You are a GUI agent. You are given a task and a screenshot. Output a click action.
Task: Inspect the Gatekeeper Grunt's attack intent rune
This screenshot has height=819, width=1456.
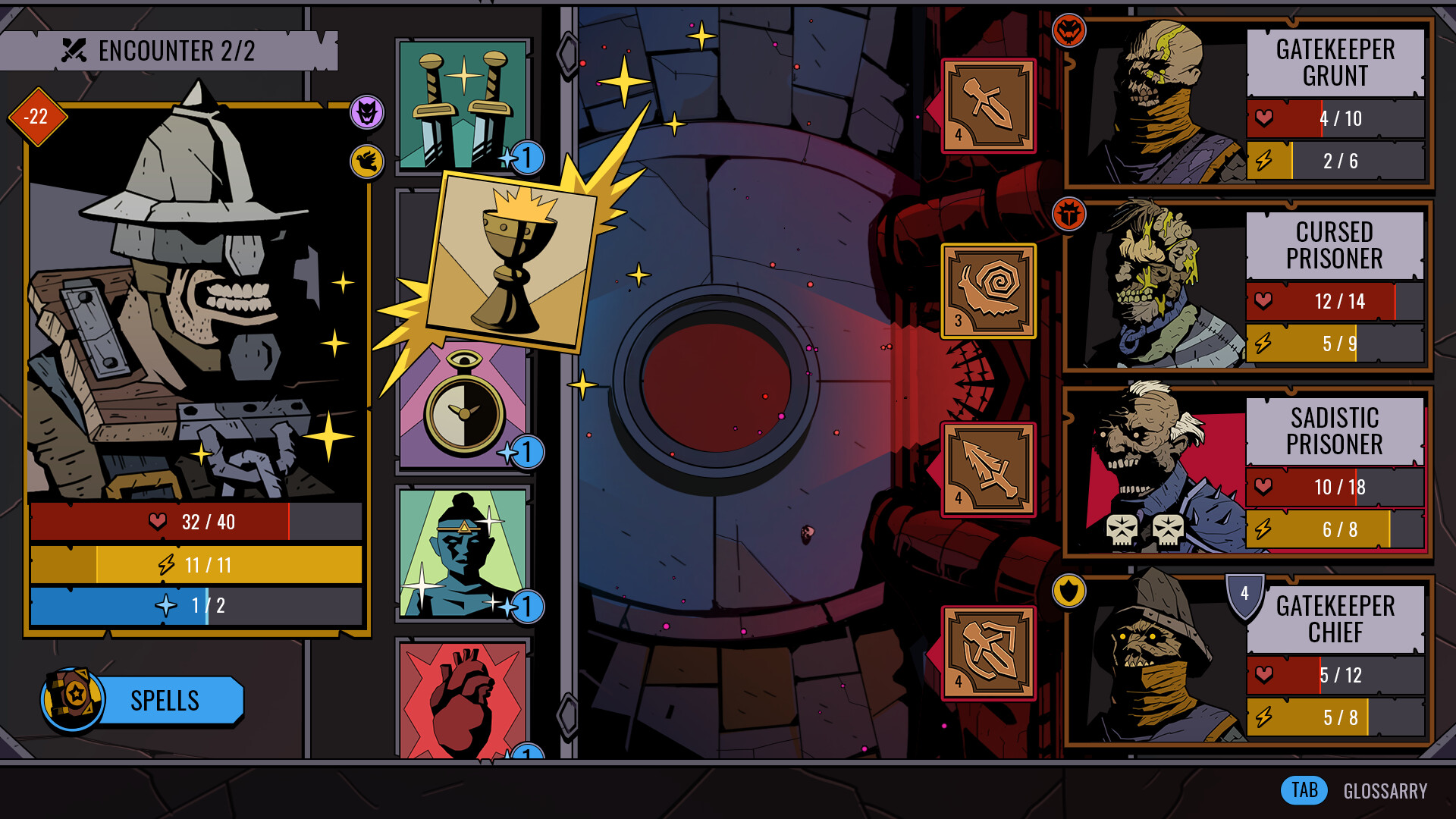(x=988, y=105)
